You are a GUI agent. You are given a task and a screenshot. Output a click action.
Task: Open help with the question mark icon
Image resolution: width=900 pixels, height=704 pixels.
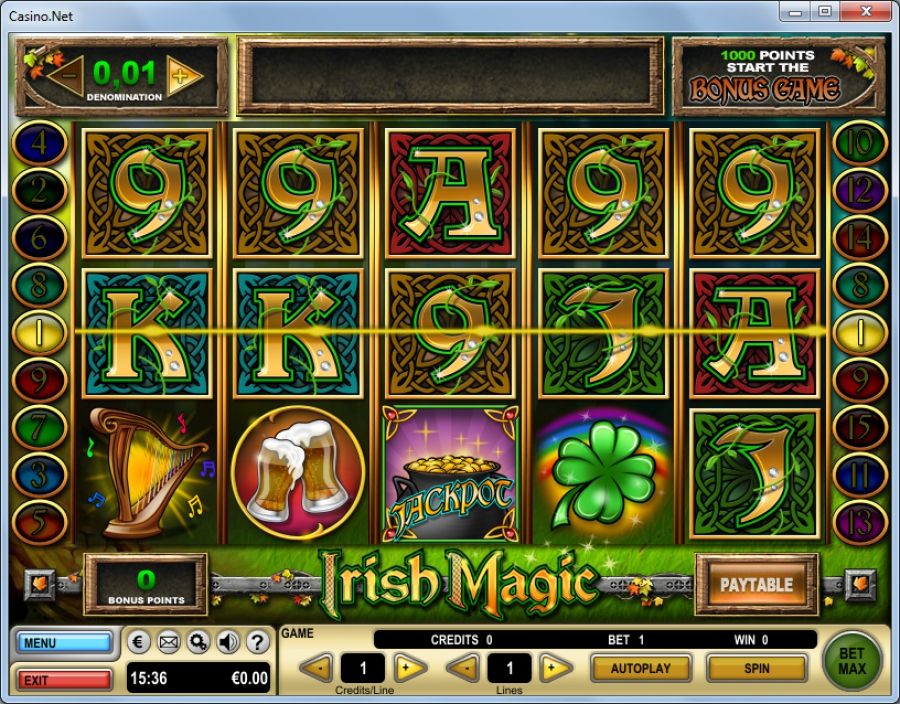click(257, 642)
